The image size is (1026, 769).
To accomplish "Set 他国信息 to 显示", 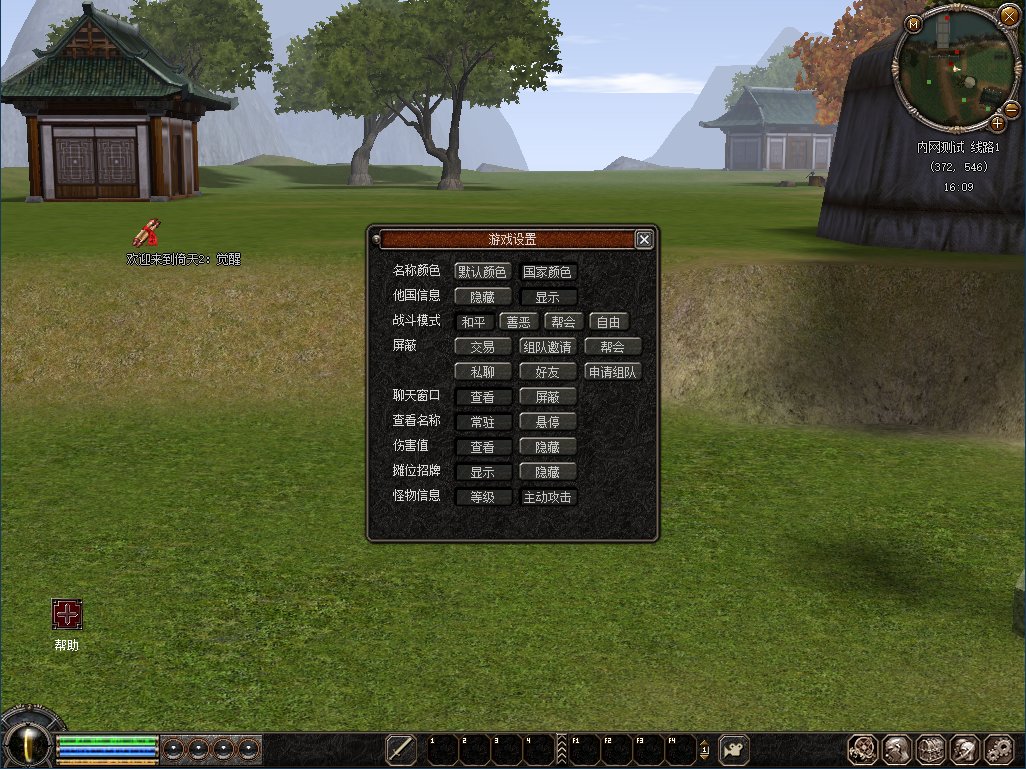I will tap(548, 297).
